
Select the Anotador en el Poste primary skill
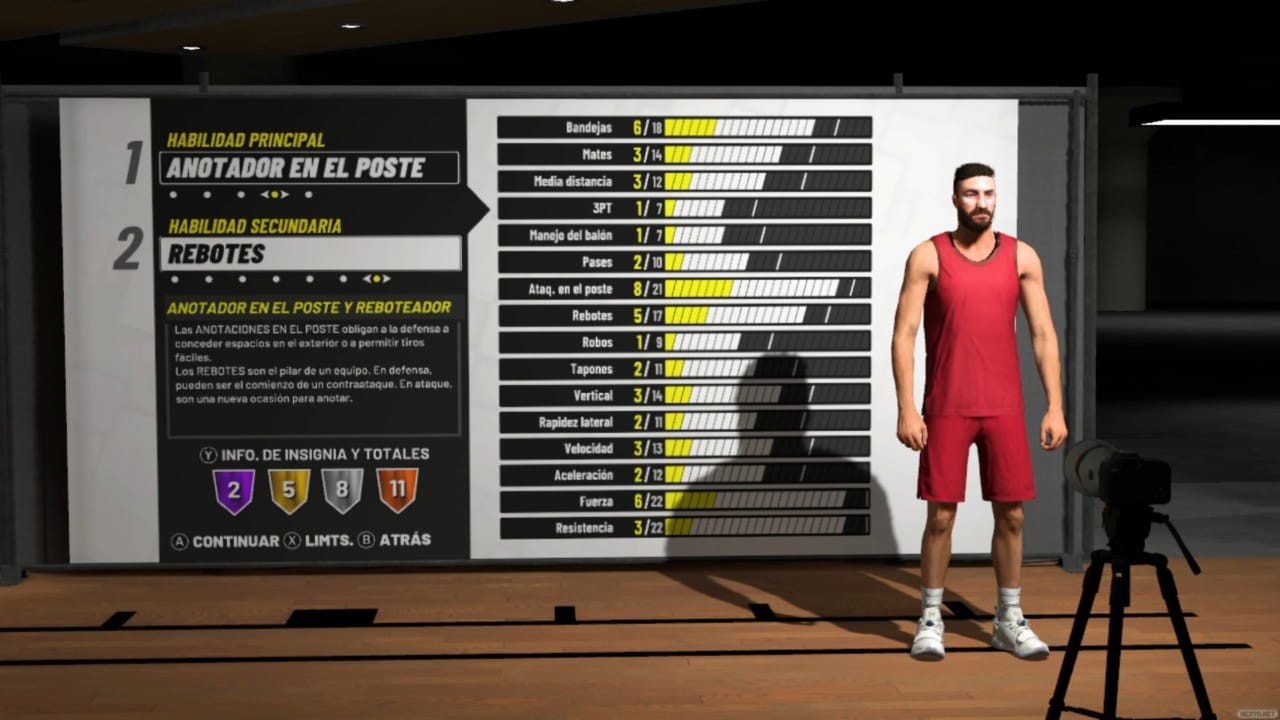(x=309, y=168)
